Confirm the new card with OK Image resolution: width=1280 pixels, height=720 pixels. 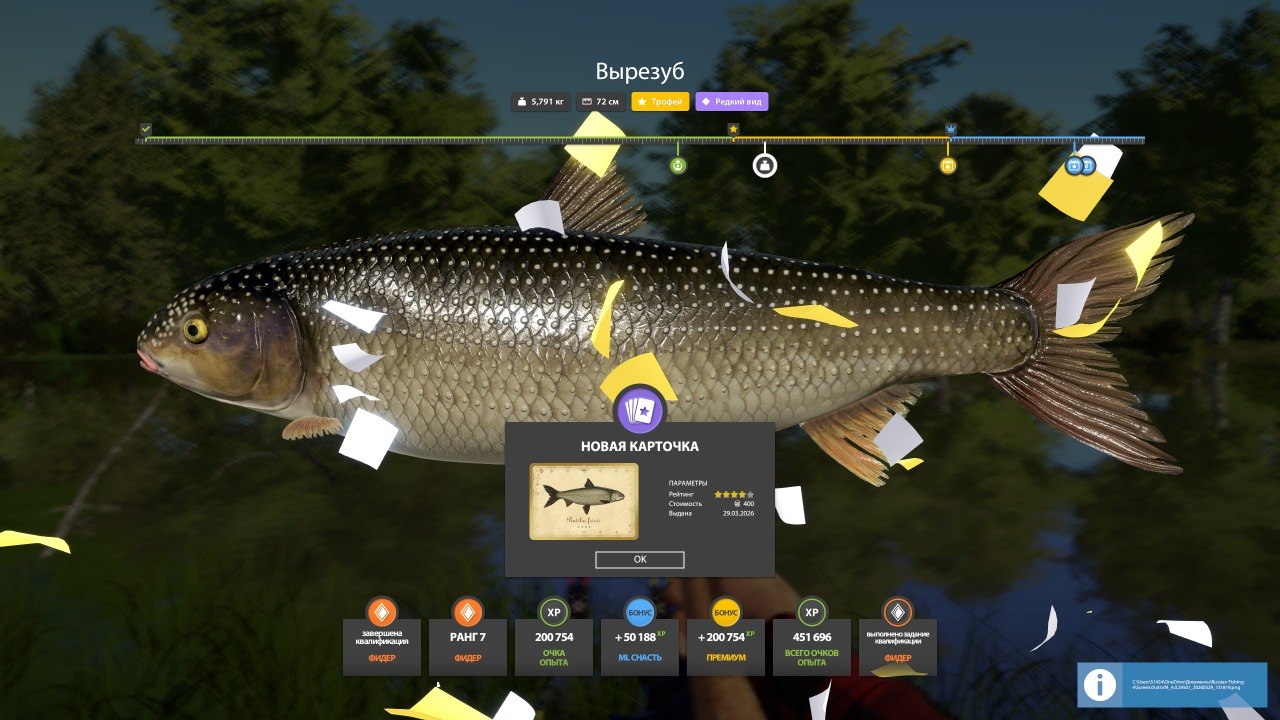tap(640, 560)
